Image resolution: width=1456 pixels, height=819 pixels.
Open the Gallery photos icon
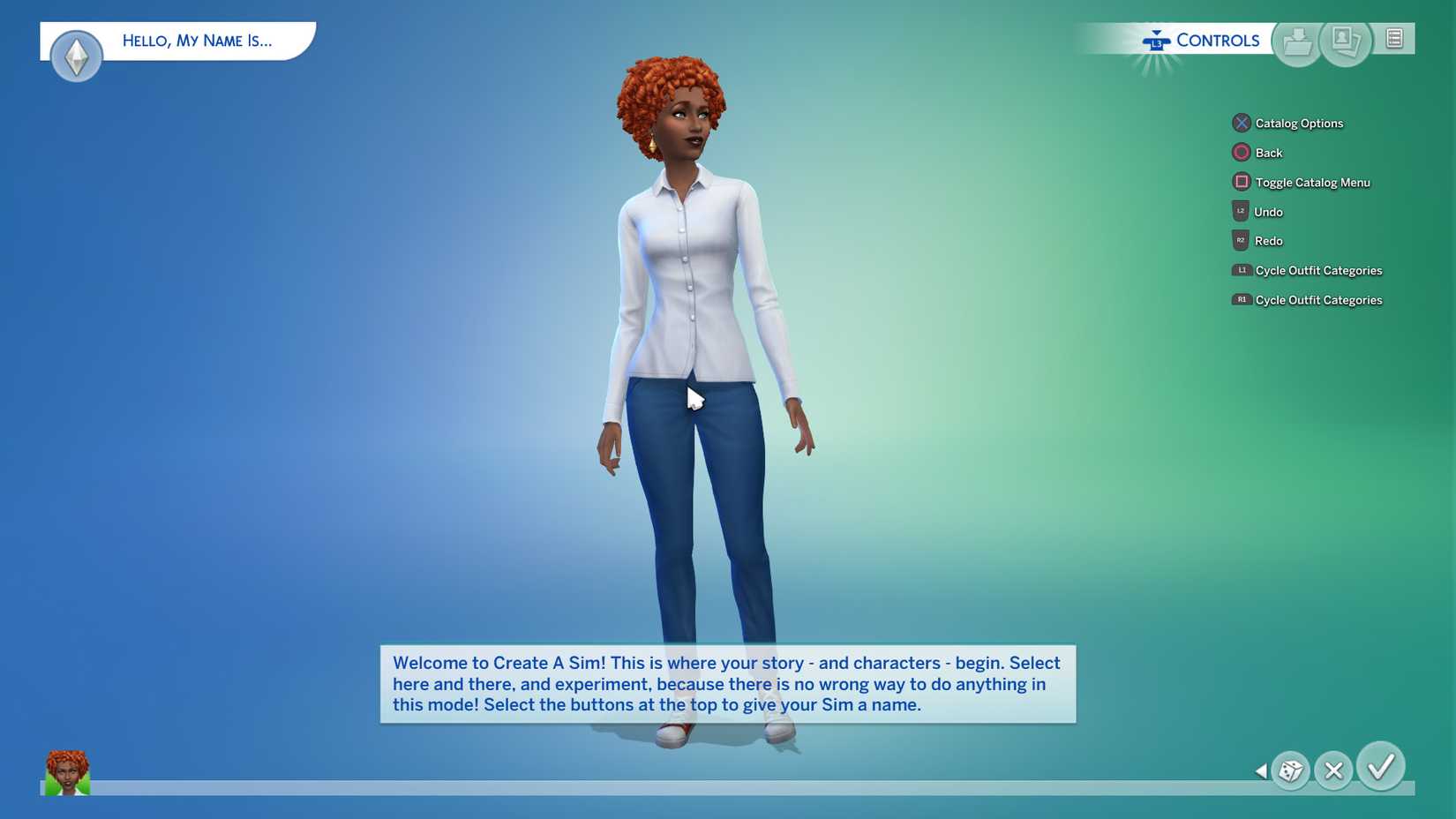pyautogui.click(x=1346, y=40)
